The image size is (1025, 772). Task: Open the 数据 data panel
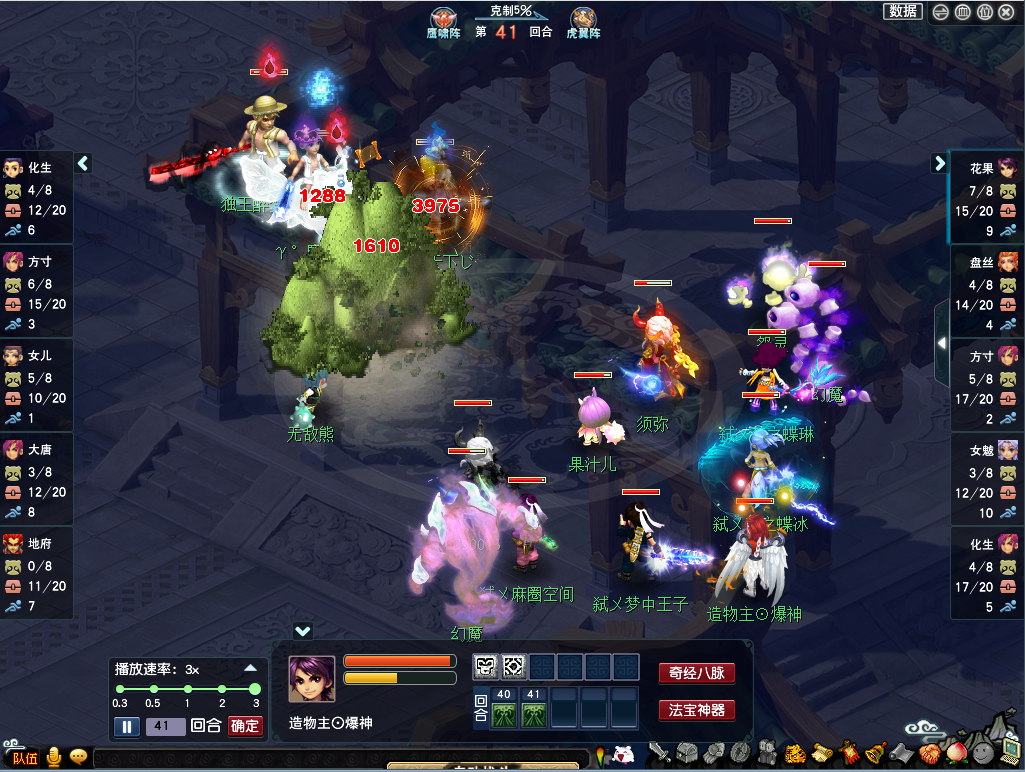[x=903, y=11]
